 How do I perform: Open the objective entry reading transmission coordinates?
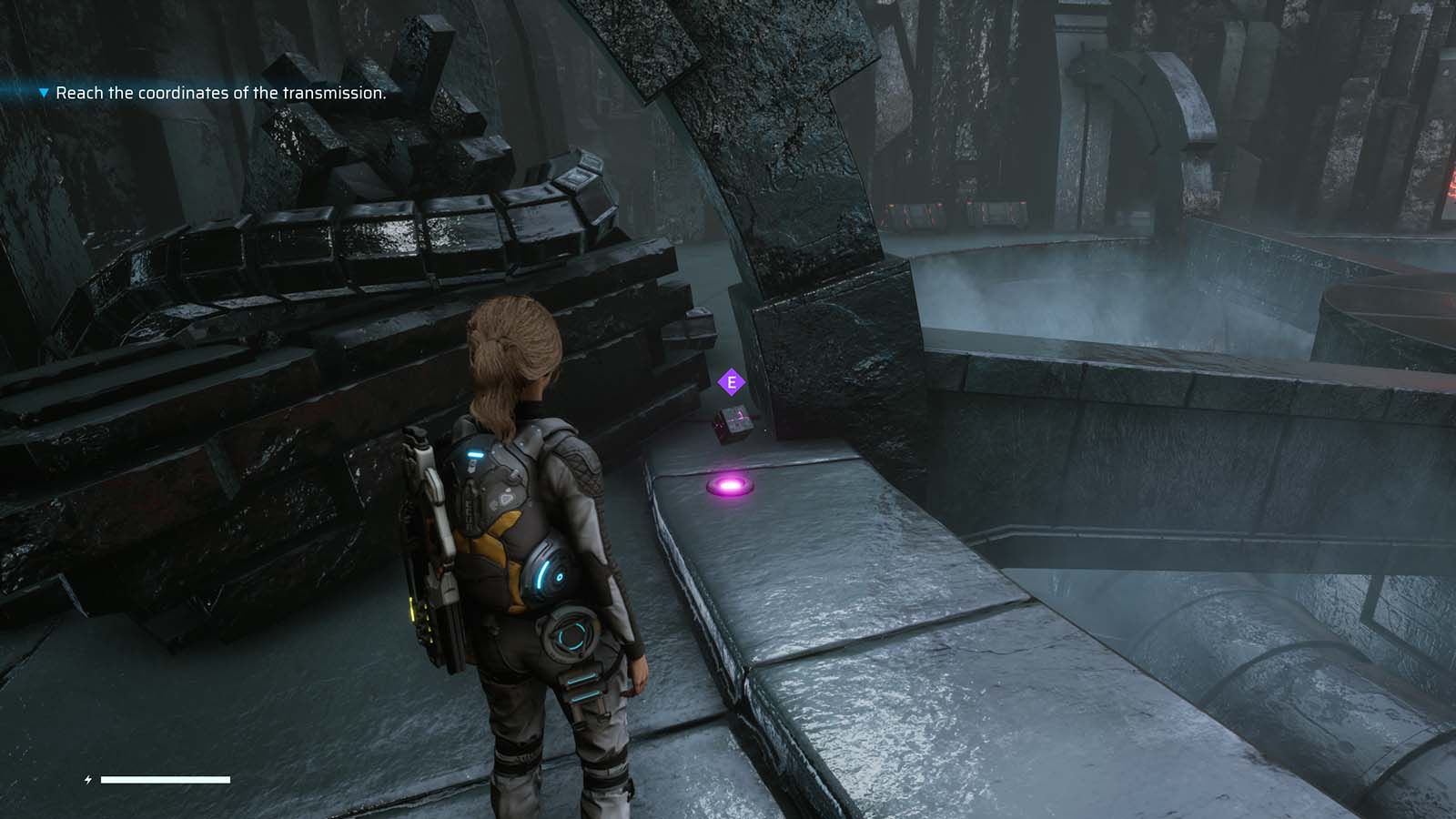pyautogui.click(x=222, y=92)
